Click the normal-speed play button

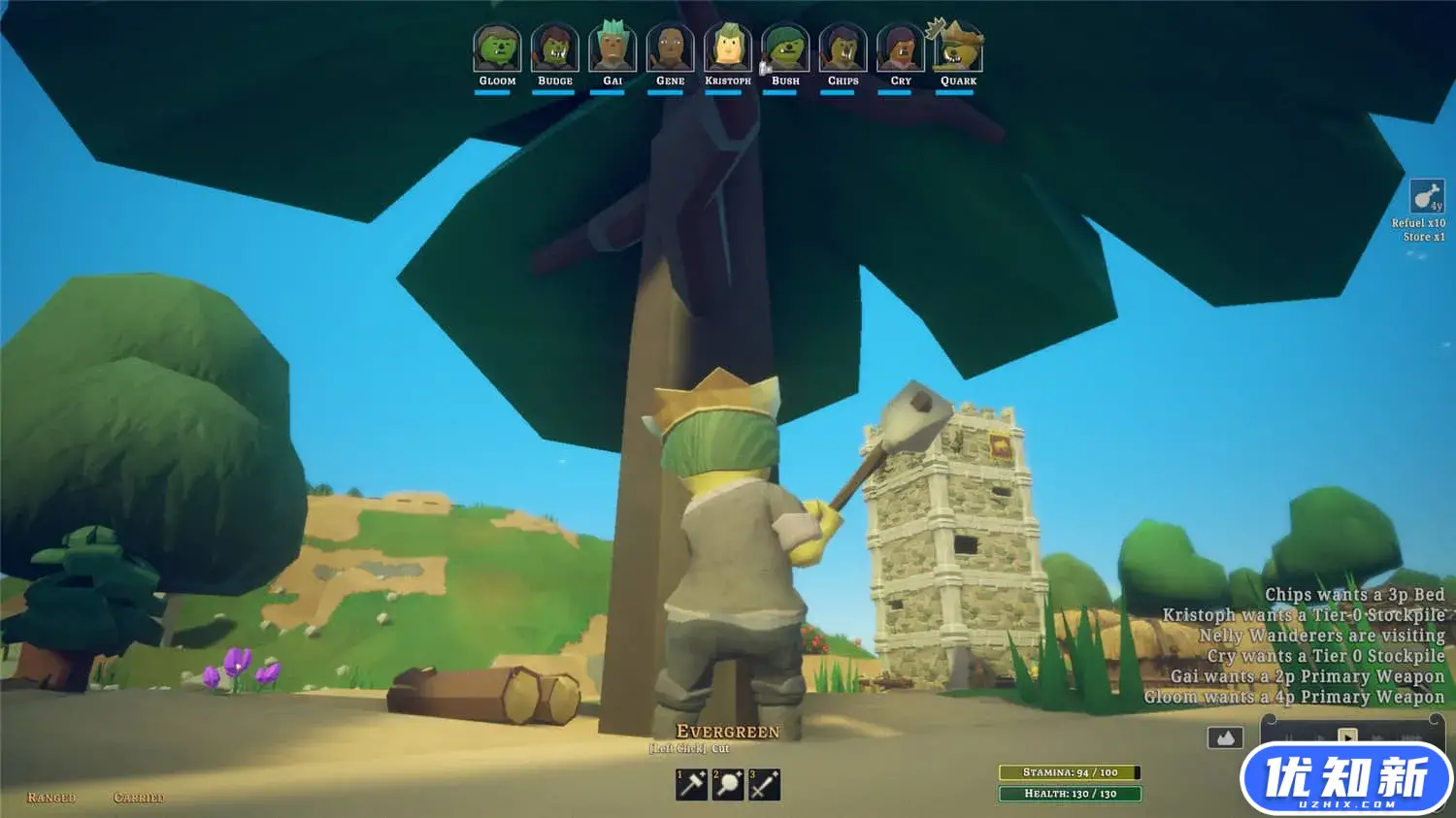(x=1347, y=736)
